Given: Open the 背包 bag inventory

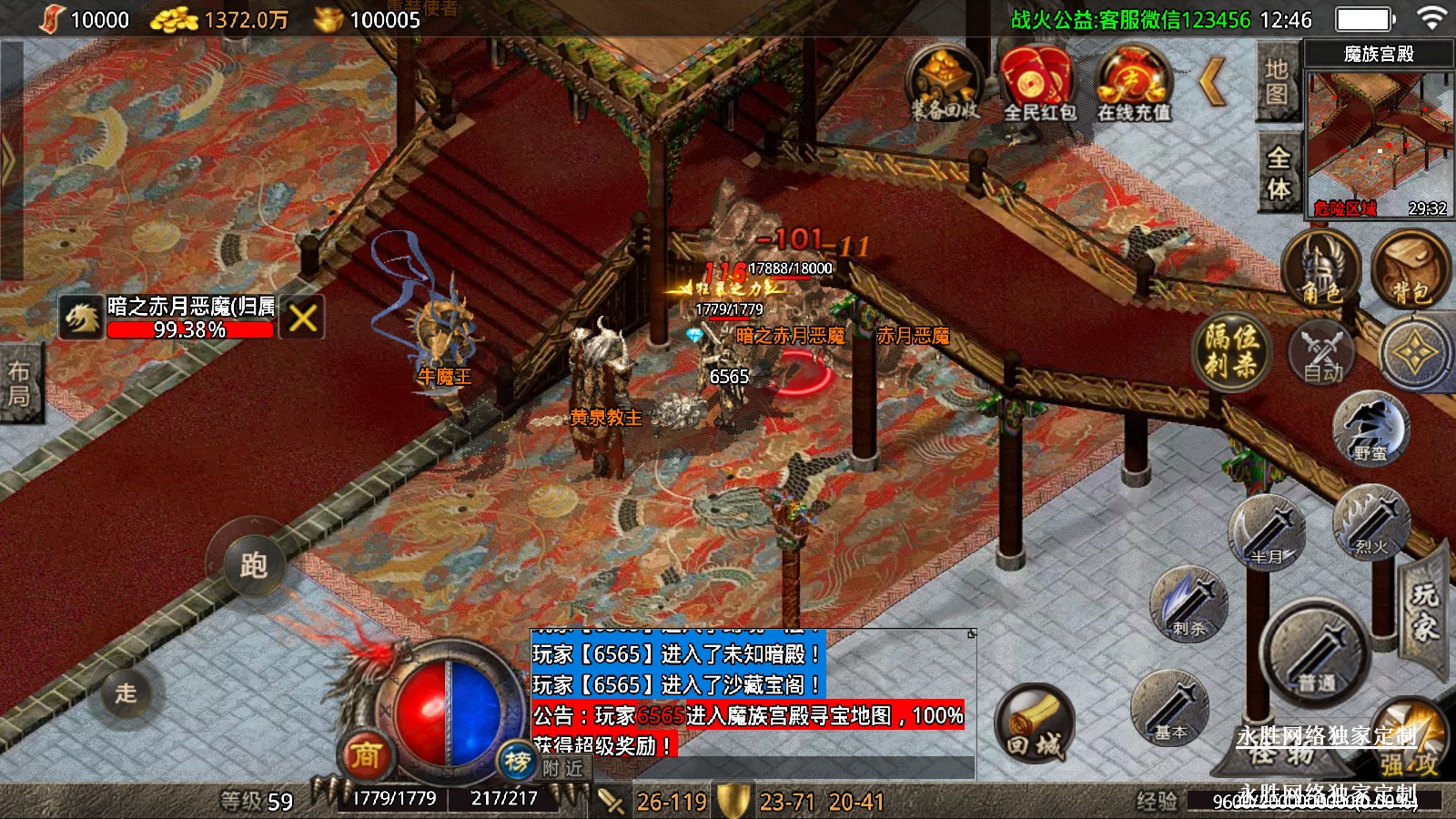Looking at the screenshot, I should pyautogui.click(x=1410, y=270).
